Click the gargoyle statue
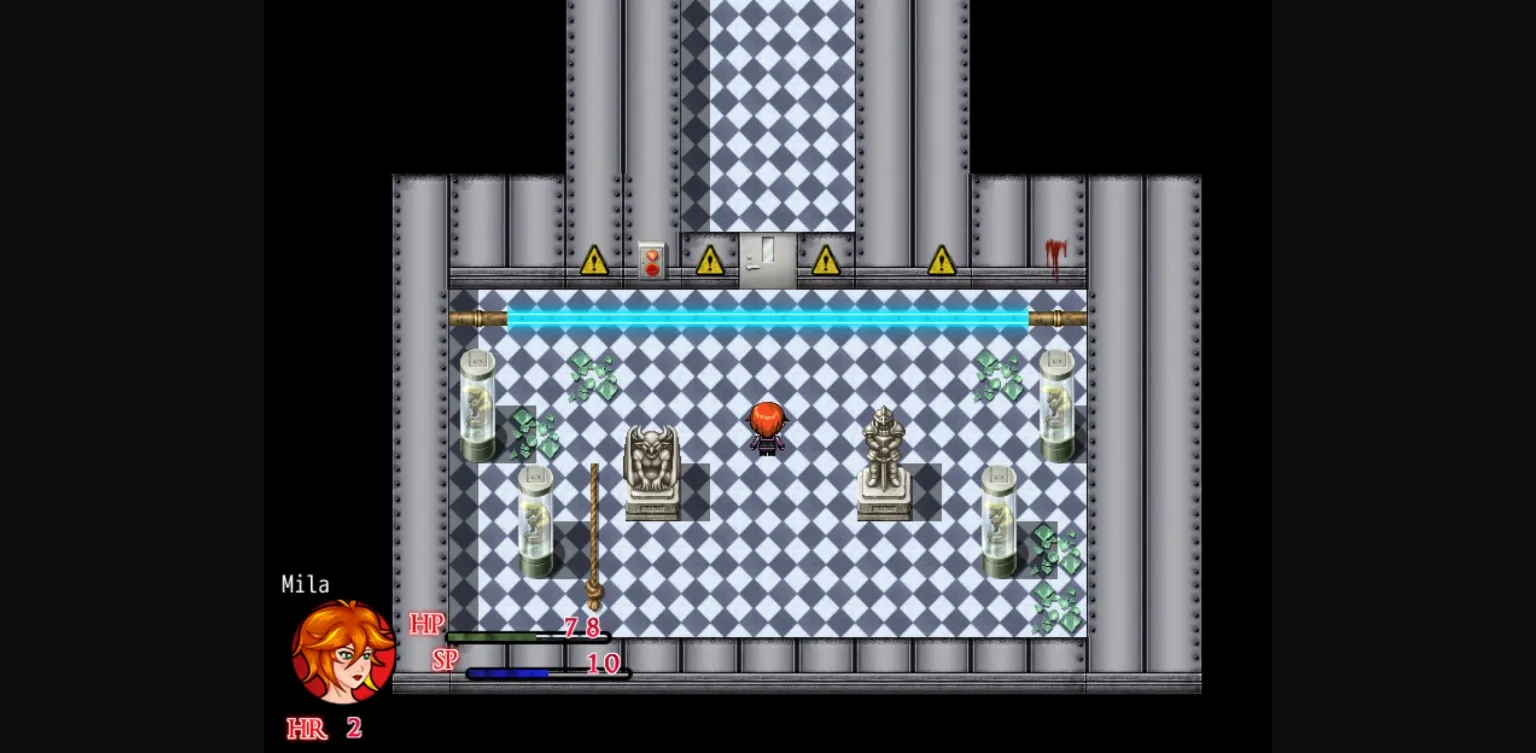The image size is (1536, 753). point(652,465)
